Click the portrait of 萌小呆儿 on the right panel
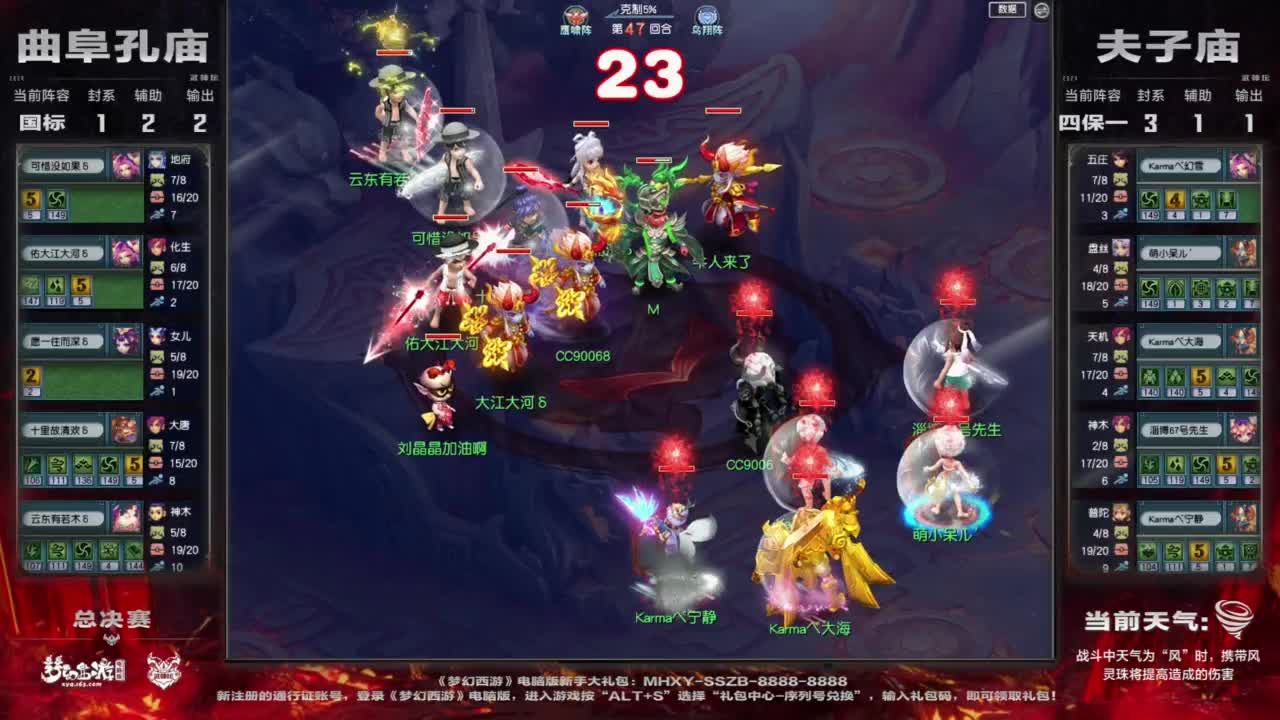Image resolution: width=1280 pixels, height=720 pixels. [1244, 253]
